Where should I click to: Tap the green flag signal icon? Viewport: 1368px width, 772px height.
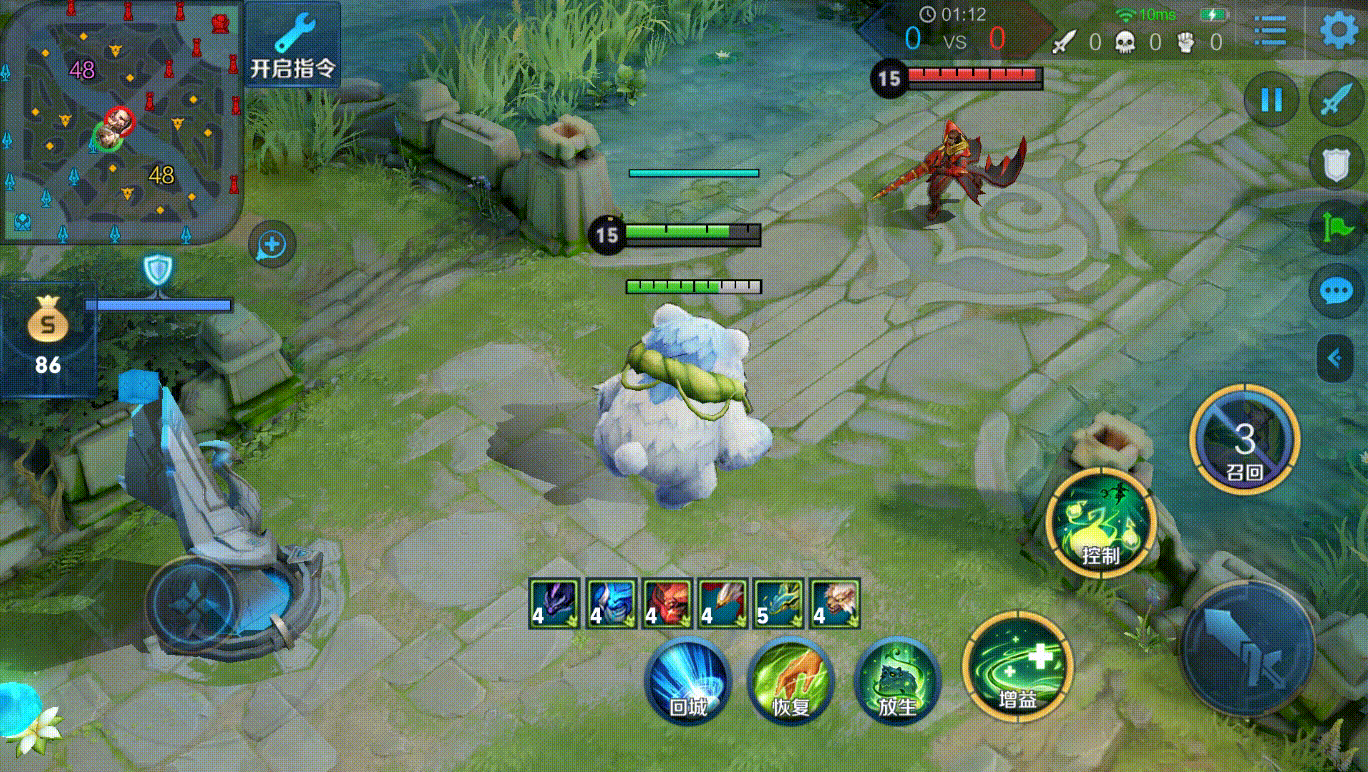point(1336,228)
